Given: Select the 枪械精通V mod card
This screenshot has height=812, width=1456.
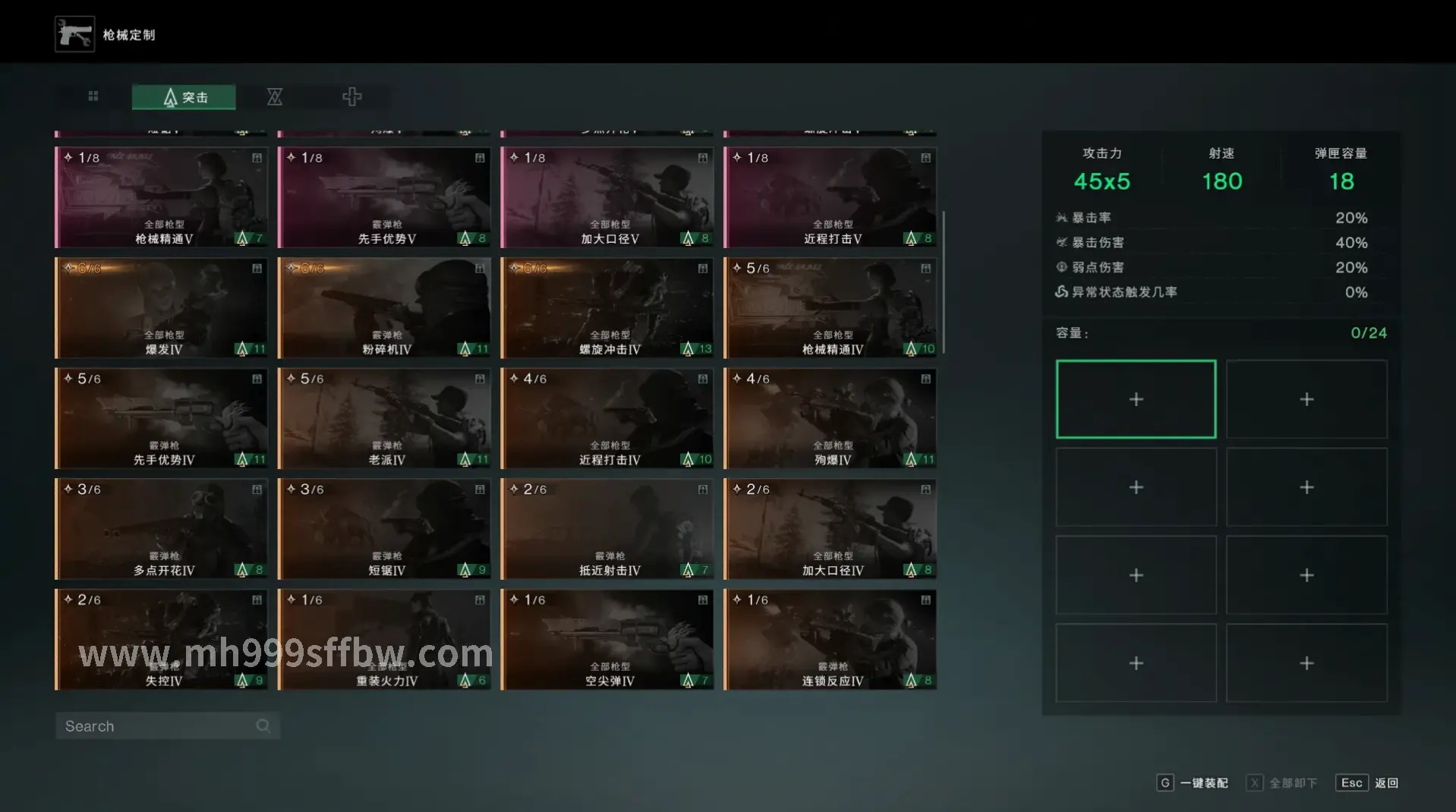Looking at the screenshot, I should [162, 198].
